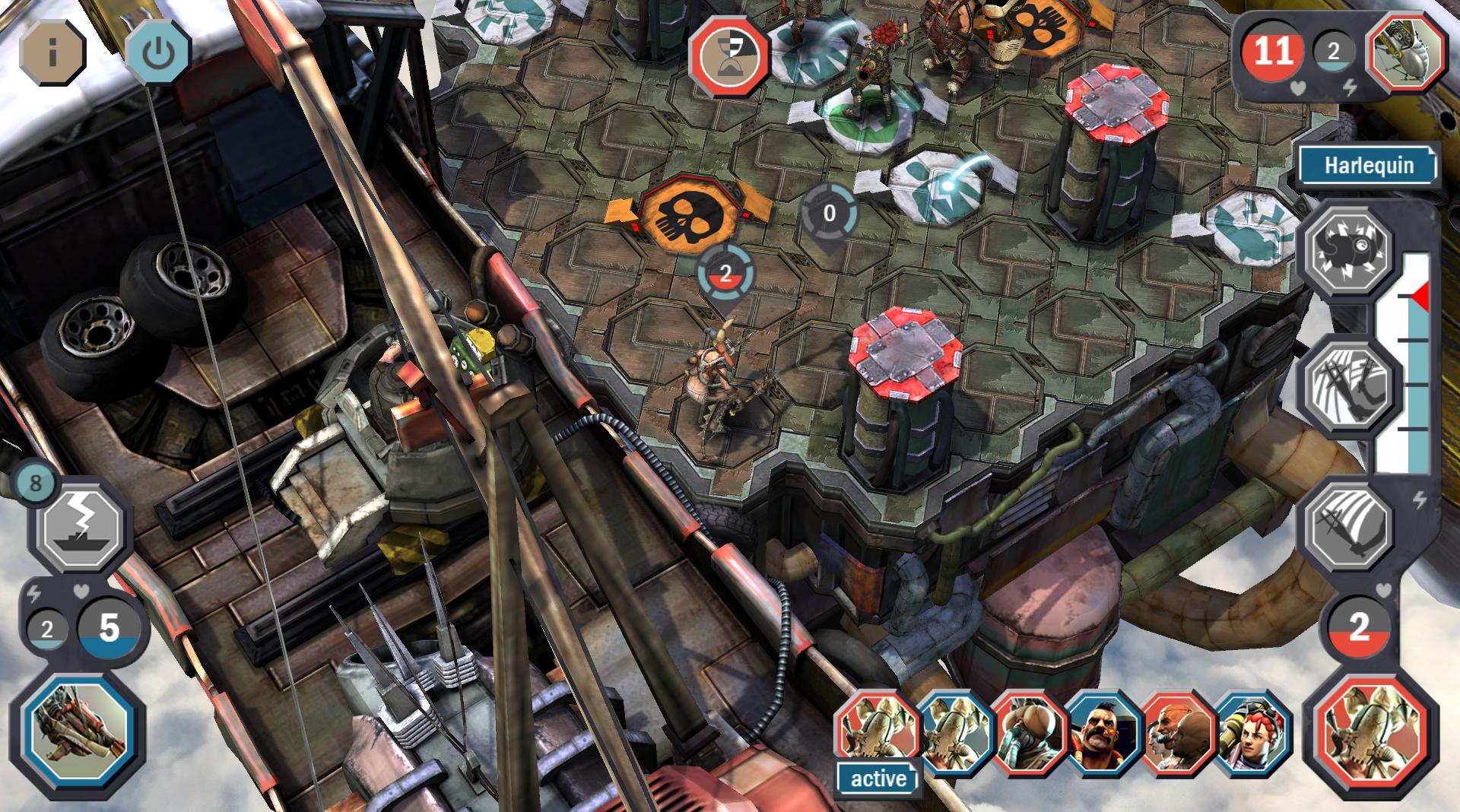Open the info panel

pos(52,52)
